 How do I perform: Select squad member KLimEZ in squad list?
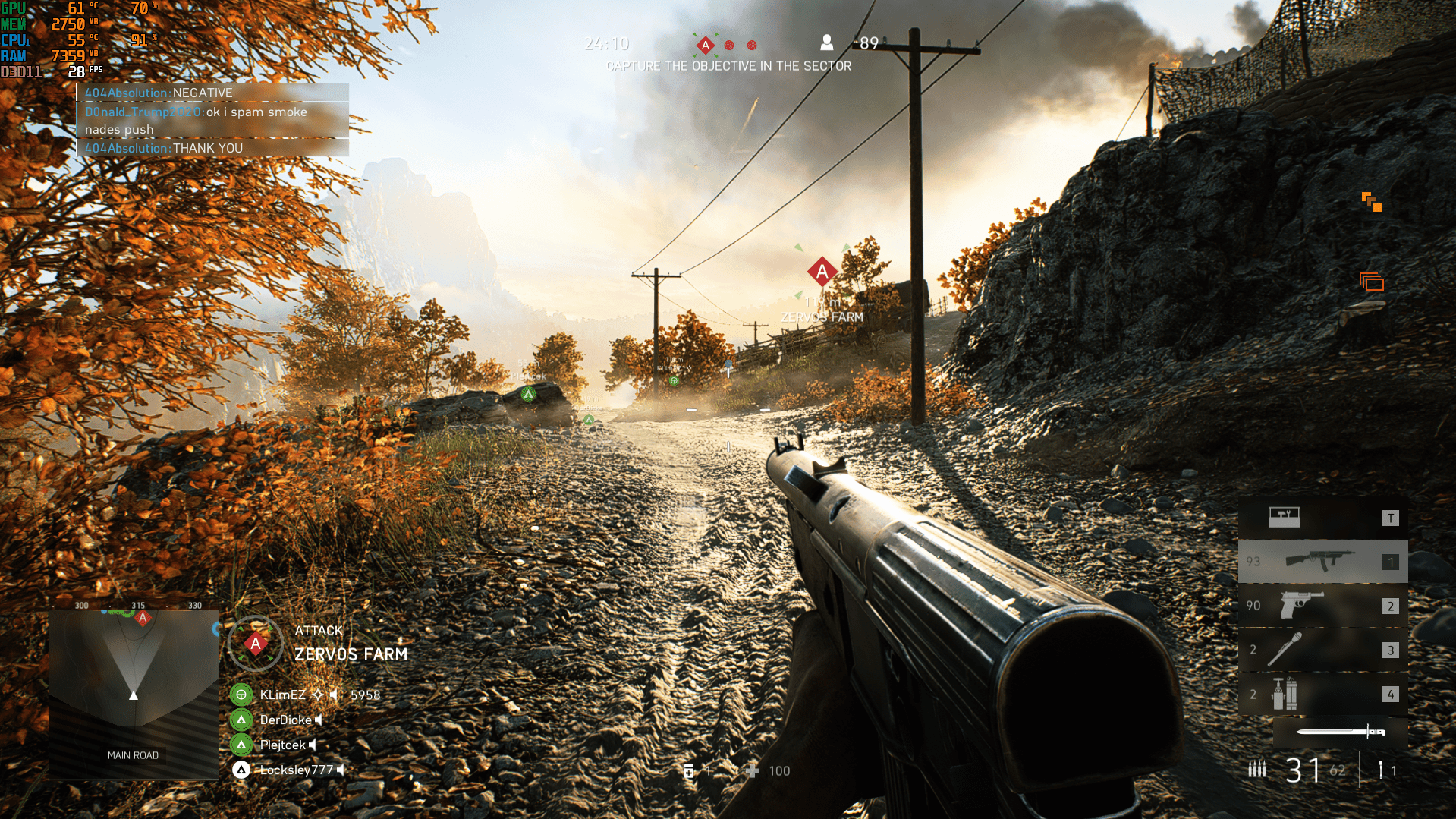(x=282, y=695)
